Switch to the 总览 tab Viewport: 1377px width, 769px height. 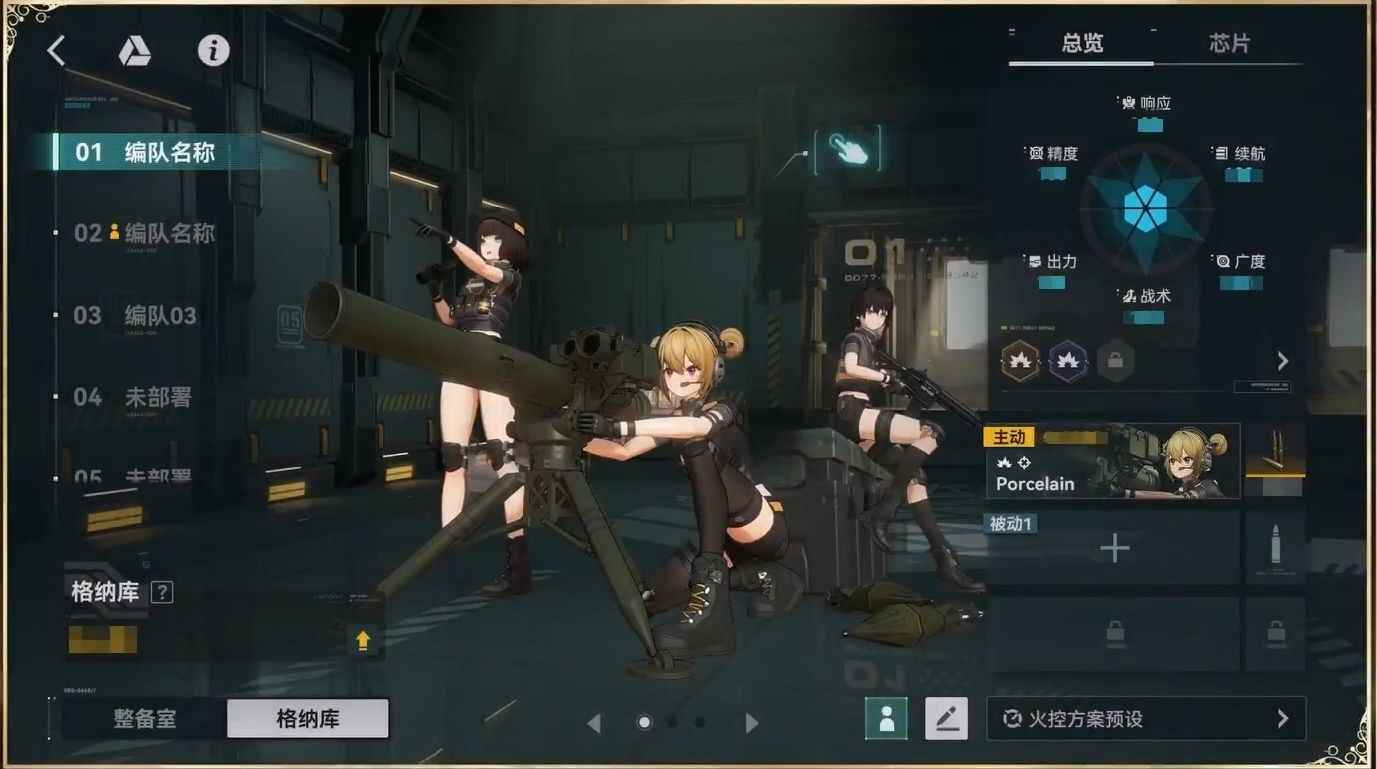(x=1082, y=44)
